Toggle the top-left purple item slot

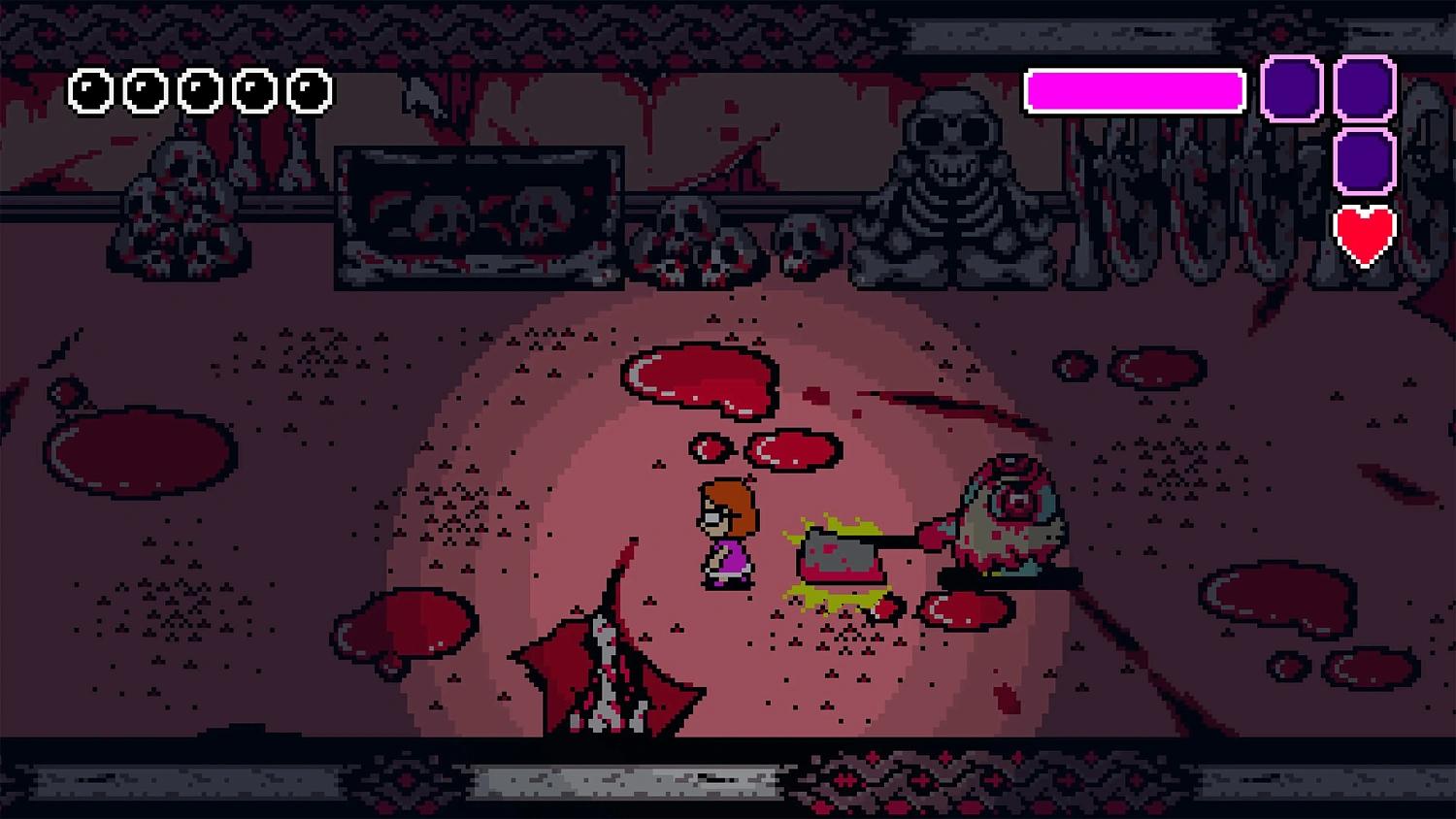pos(1291,90)
